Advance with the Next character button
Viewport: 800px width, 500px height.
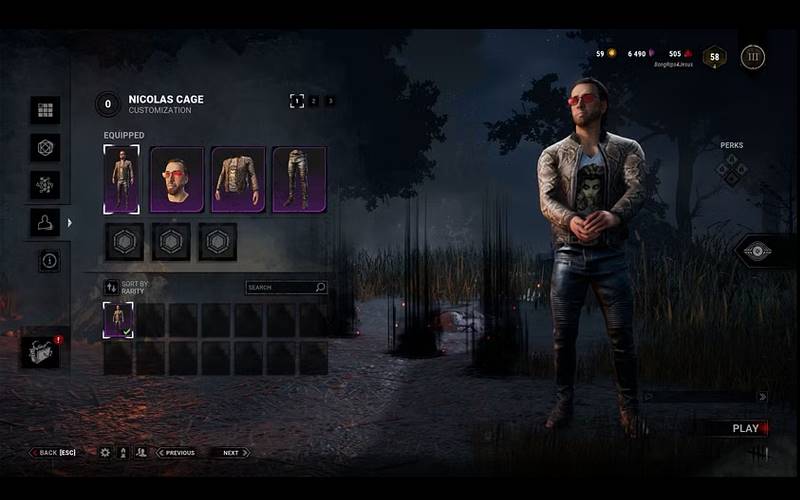tap(230, 452)
